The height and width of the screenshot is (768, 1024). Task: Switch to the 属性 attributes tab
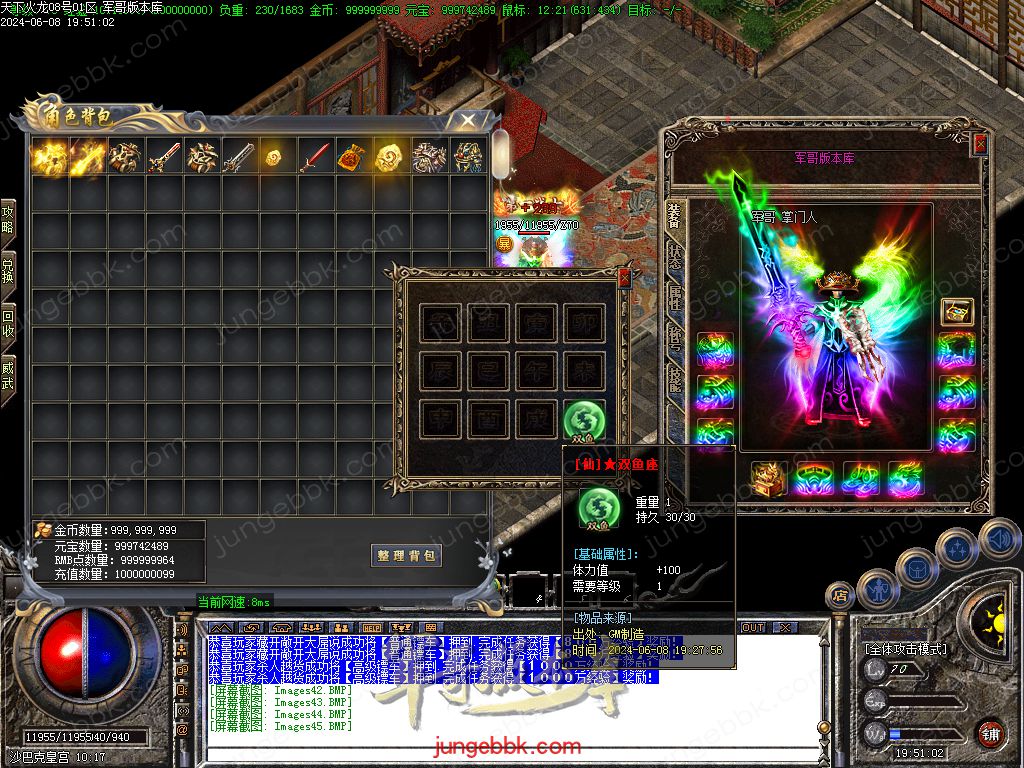pos(675,298)
